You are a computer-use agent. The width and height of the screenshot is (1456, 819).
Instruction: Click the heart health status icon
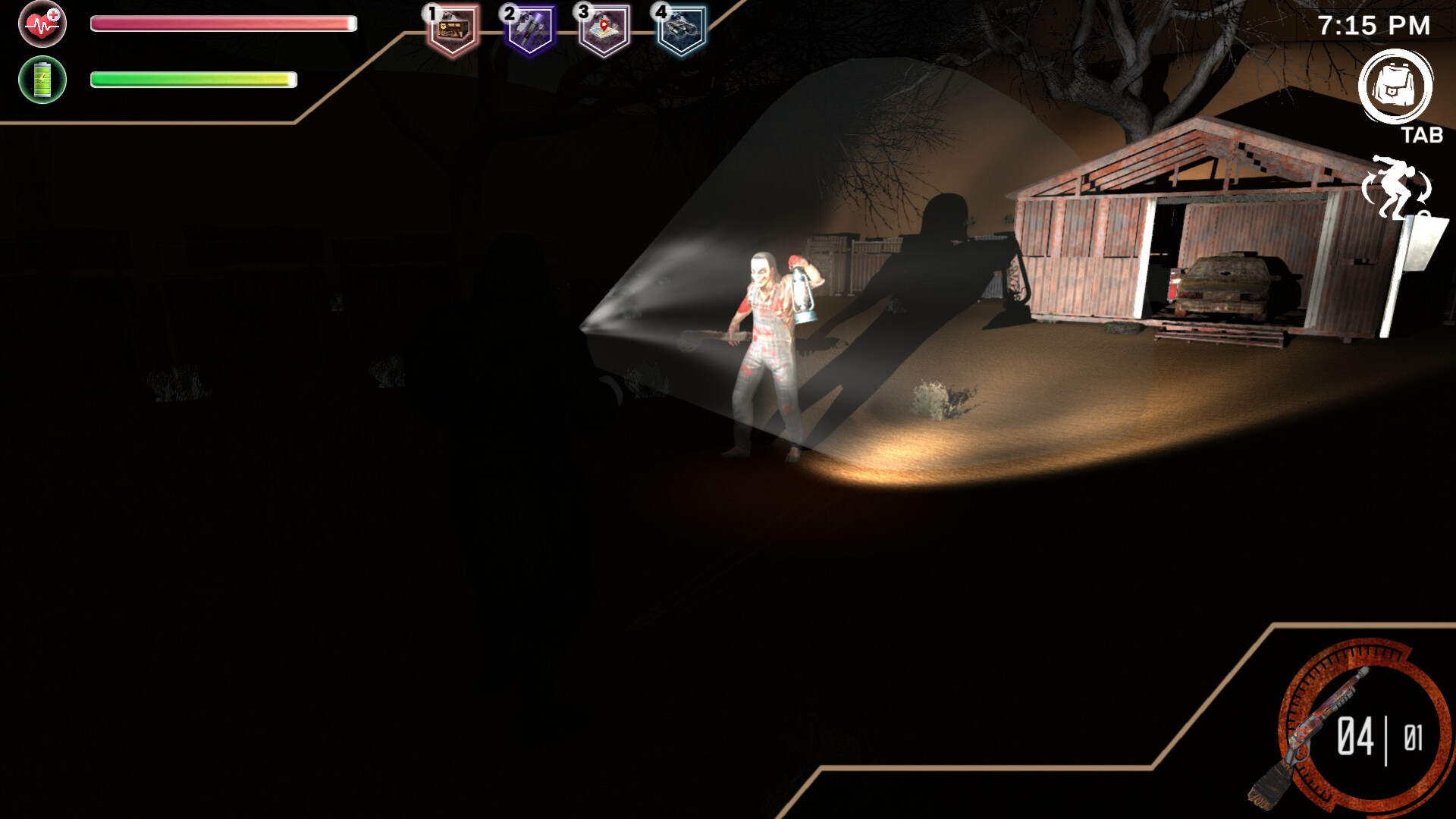coord(43,24)
